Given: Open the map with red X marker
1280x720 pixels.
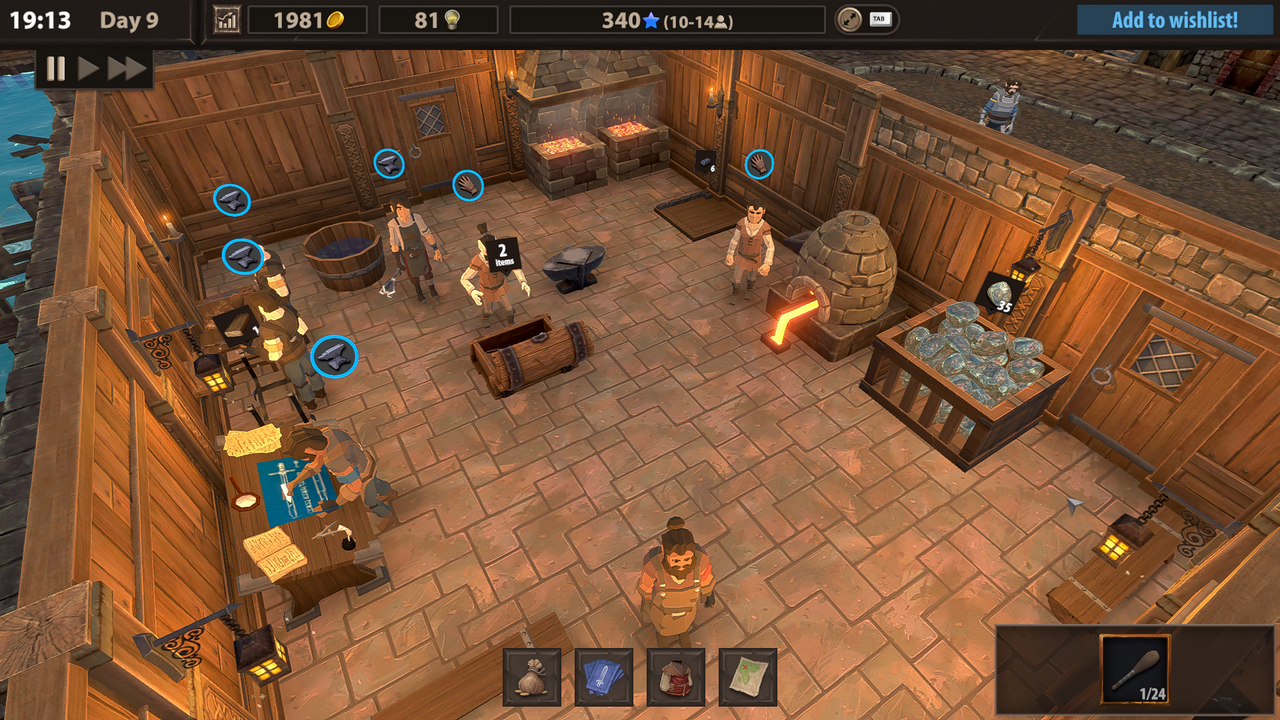Looking at the screenshot, I should point(748,675).
